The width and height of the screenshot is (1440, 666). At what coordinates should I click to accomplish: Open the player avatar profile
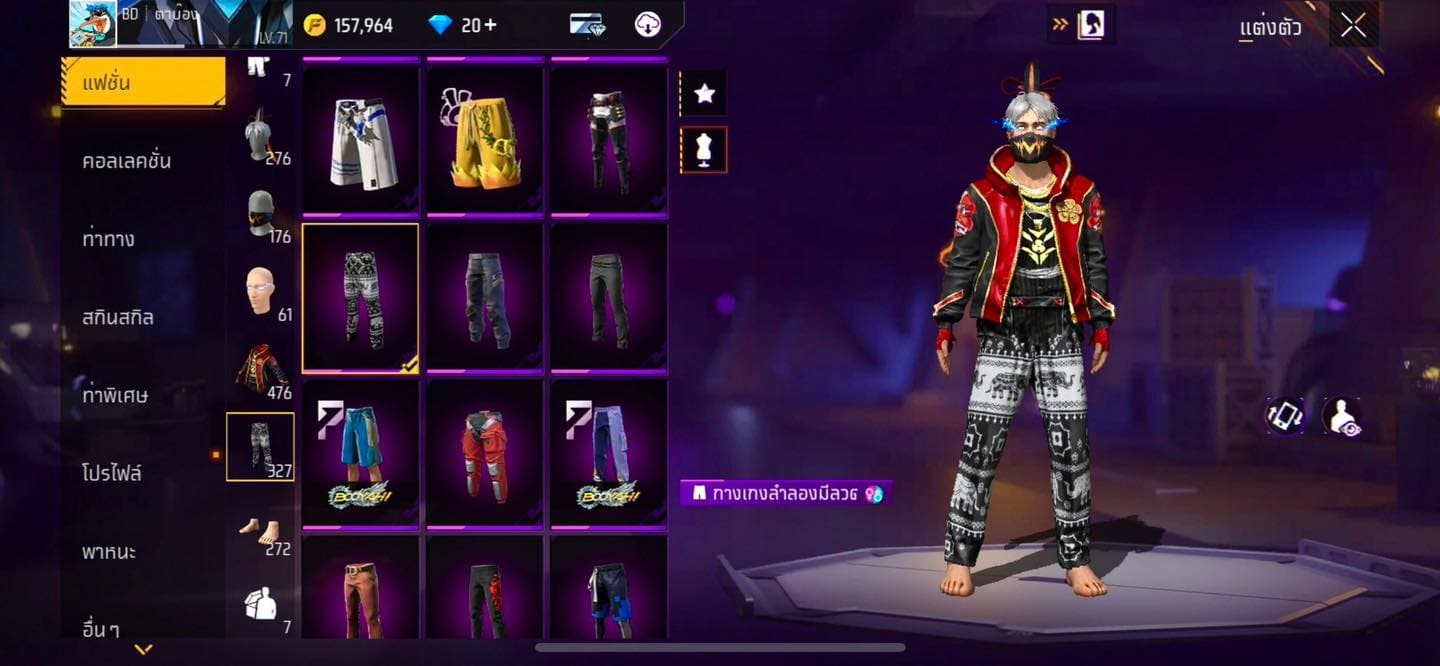(93, 24)
